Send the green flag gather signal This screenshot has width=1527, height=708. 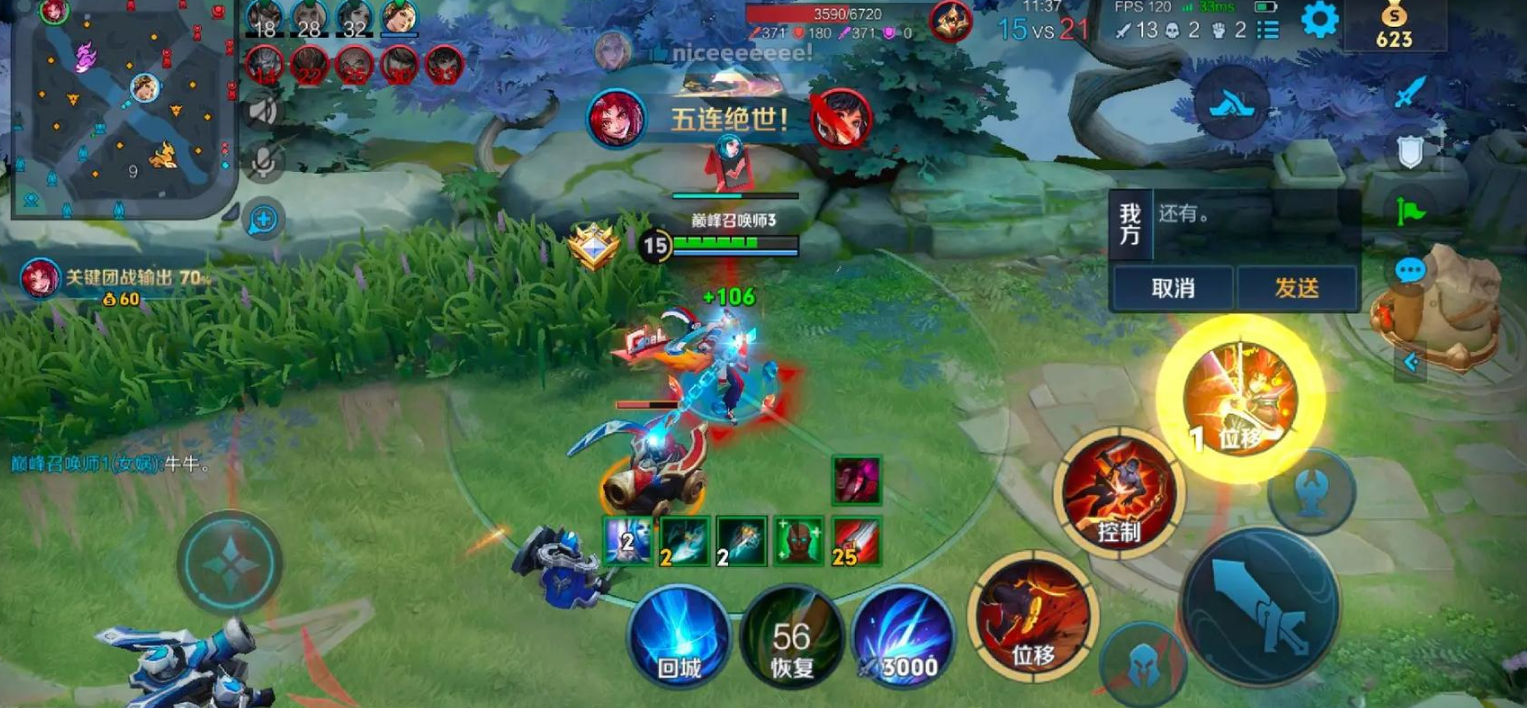click(x=1409, y=210)
